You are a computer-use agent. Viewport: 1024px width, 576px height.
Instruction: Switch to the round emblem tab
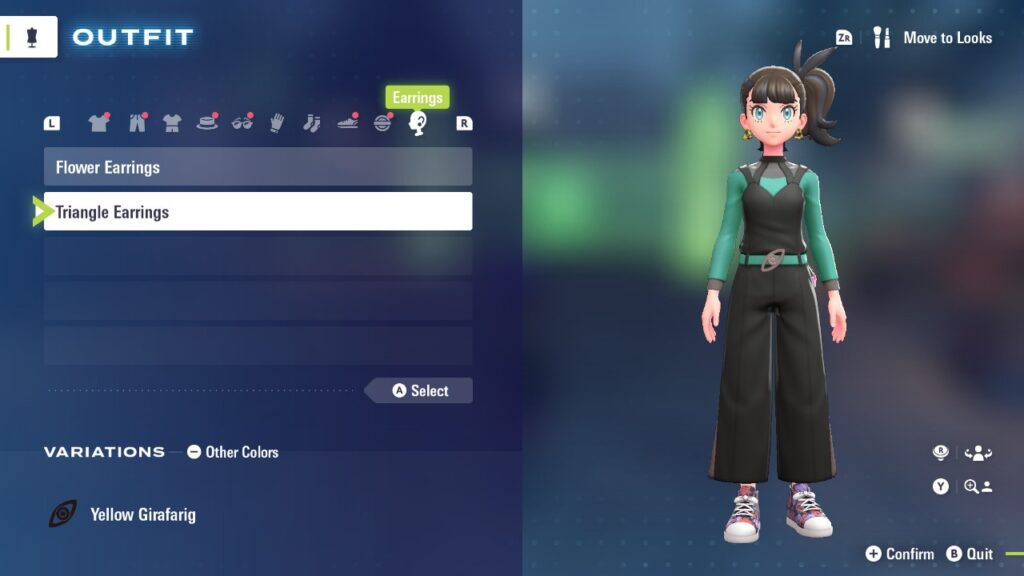pos(383,123)
